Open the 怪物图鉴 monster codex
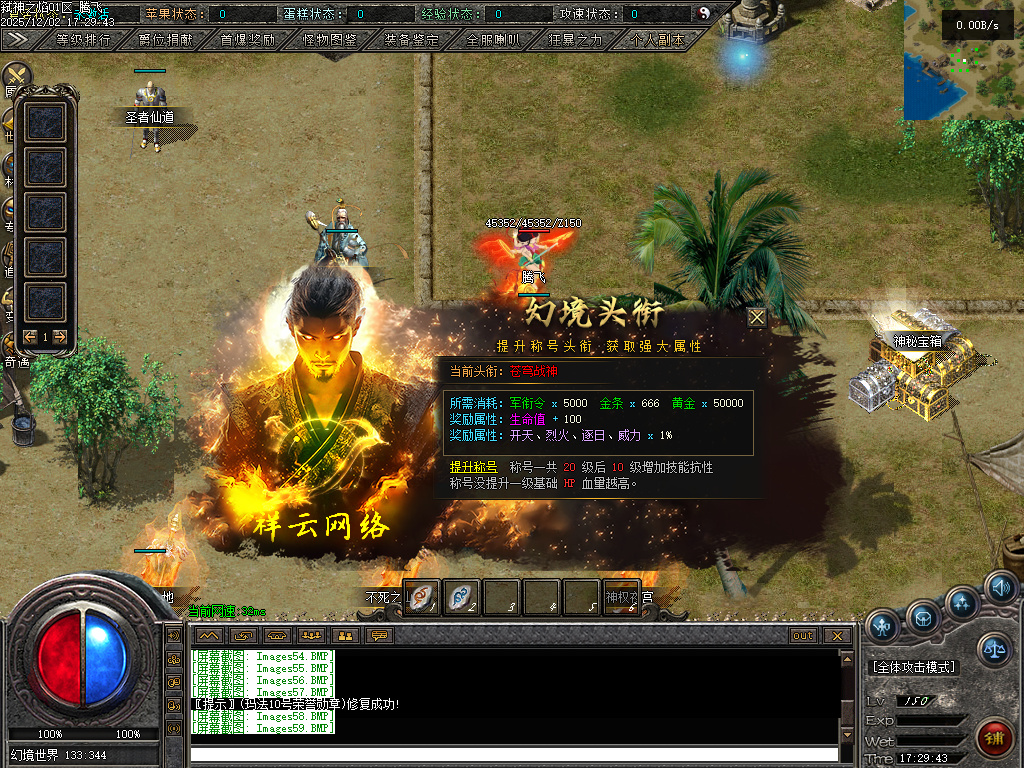The height and width of the screenshot is (768, 1024). (x=329, y=40)
